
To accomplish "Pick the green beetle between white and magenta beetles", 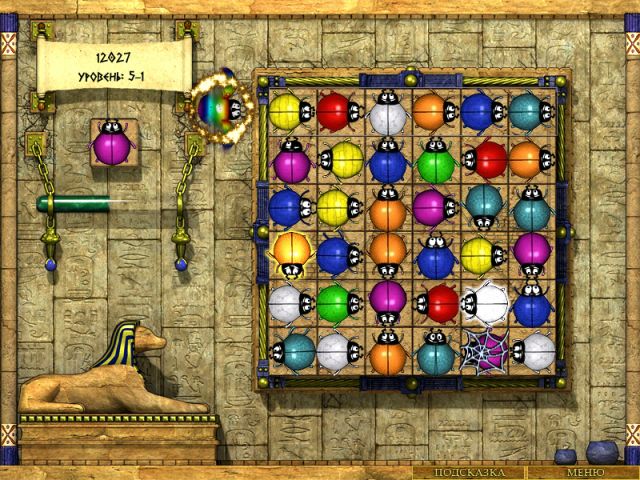I will 338,301.
